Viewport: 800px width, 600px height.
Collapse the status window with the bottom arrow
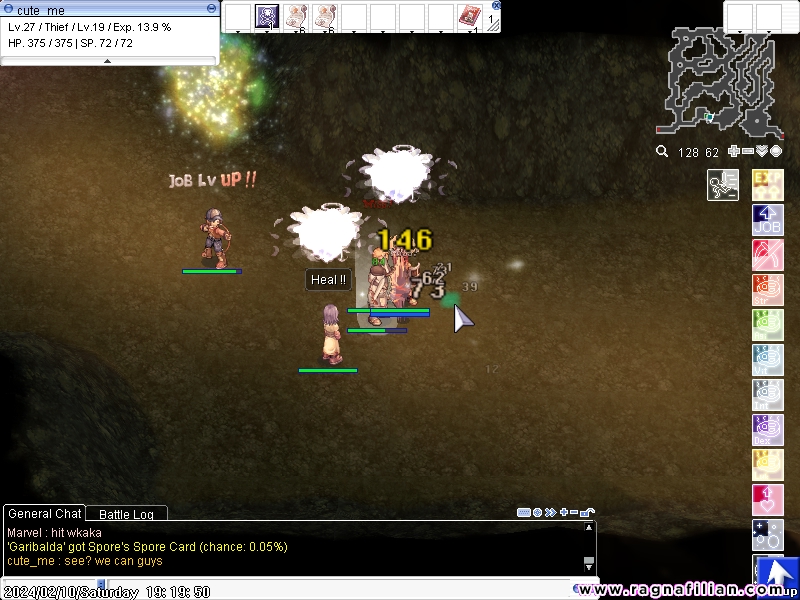tap(108, 61)
